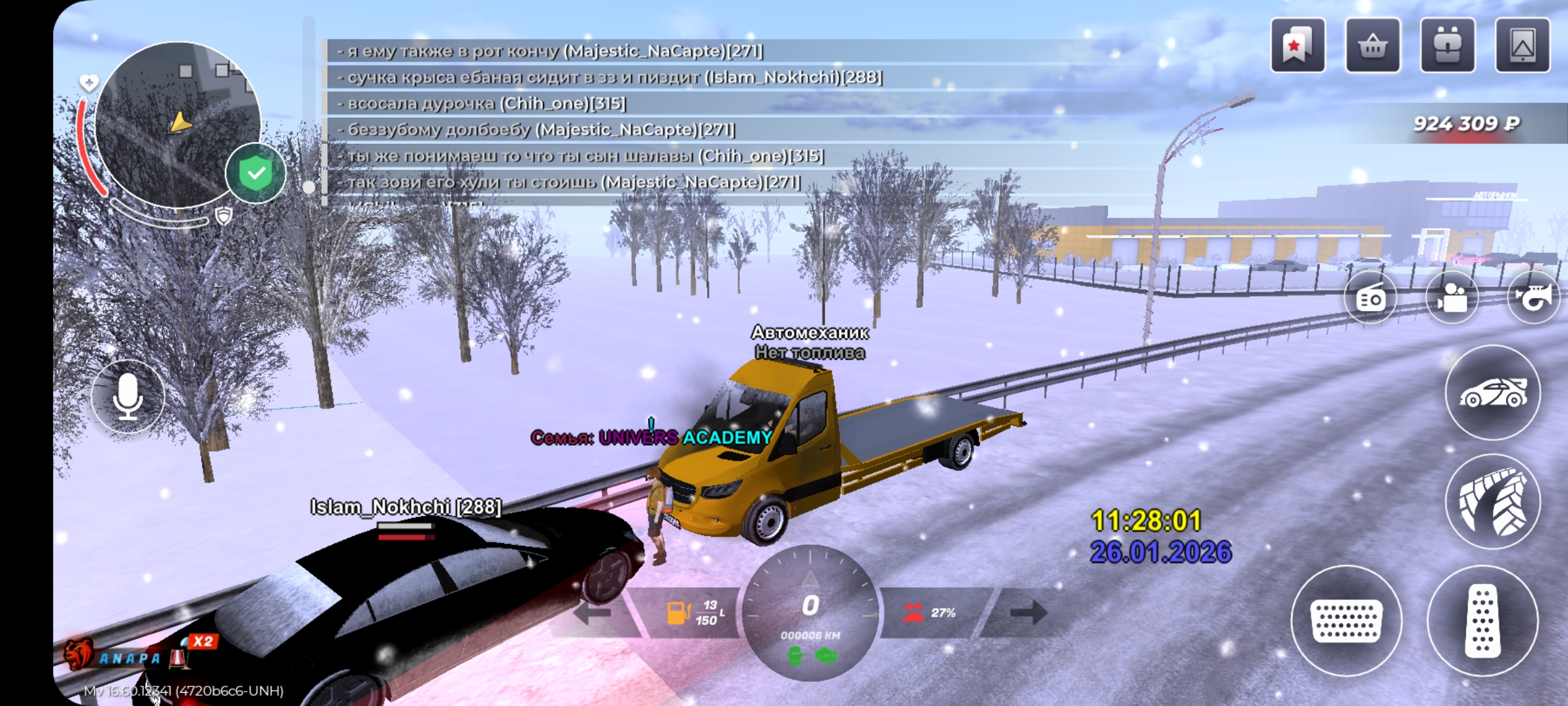Toggle the voice chat microphone

[x=128, y=396]
